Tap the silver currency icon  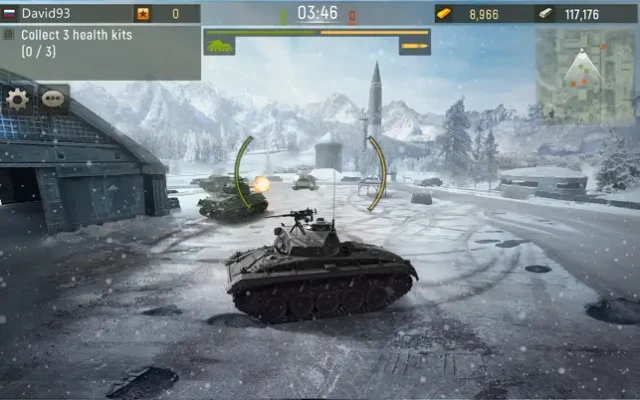pyautogui.click(x=545, y=14)
